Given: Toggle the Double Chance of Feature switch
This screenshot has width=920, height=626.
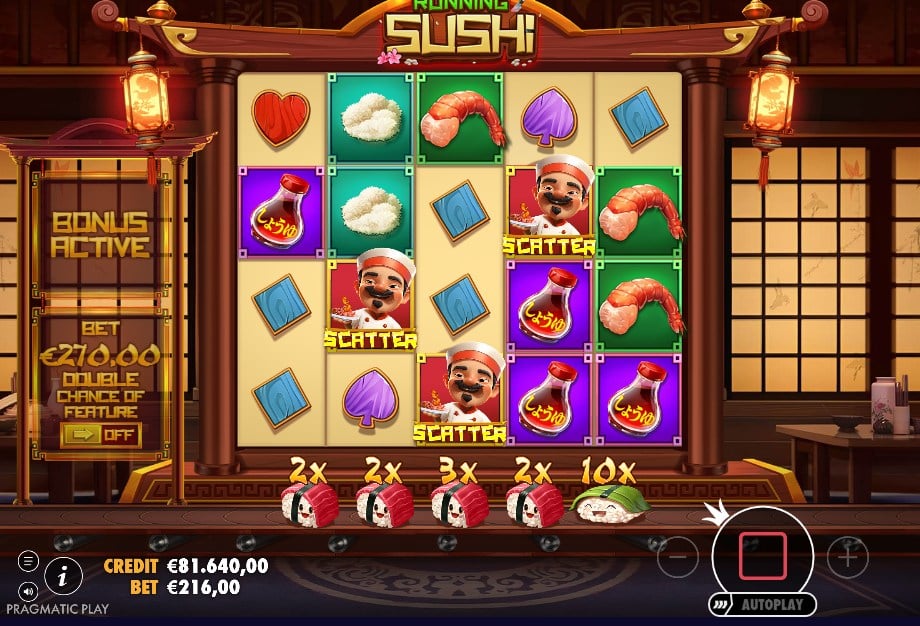Looking at the screenshot, I should tap(100, 435).
